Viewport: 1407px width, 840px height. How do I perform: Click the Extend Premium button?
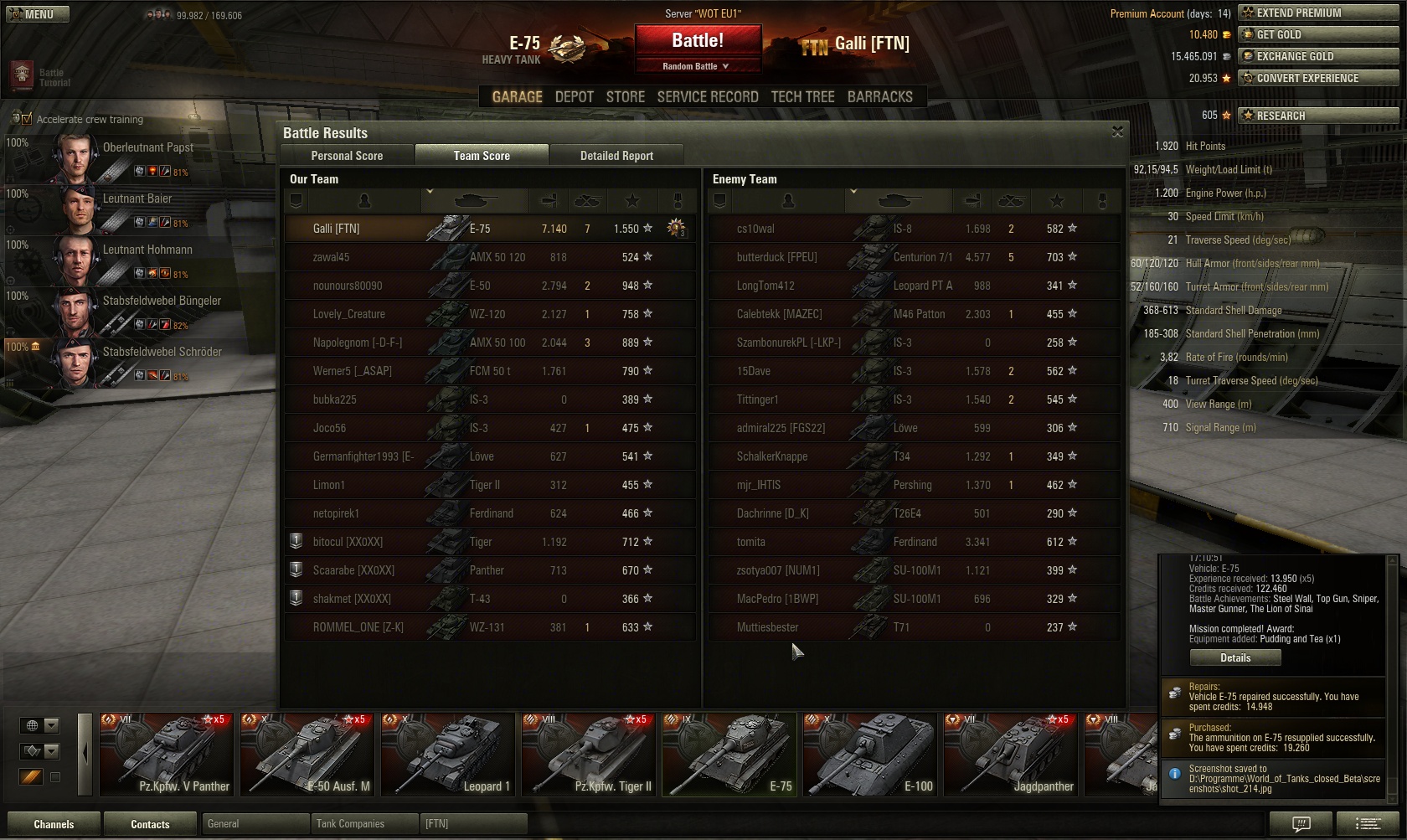pos(1319,13)
